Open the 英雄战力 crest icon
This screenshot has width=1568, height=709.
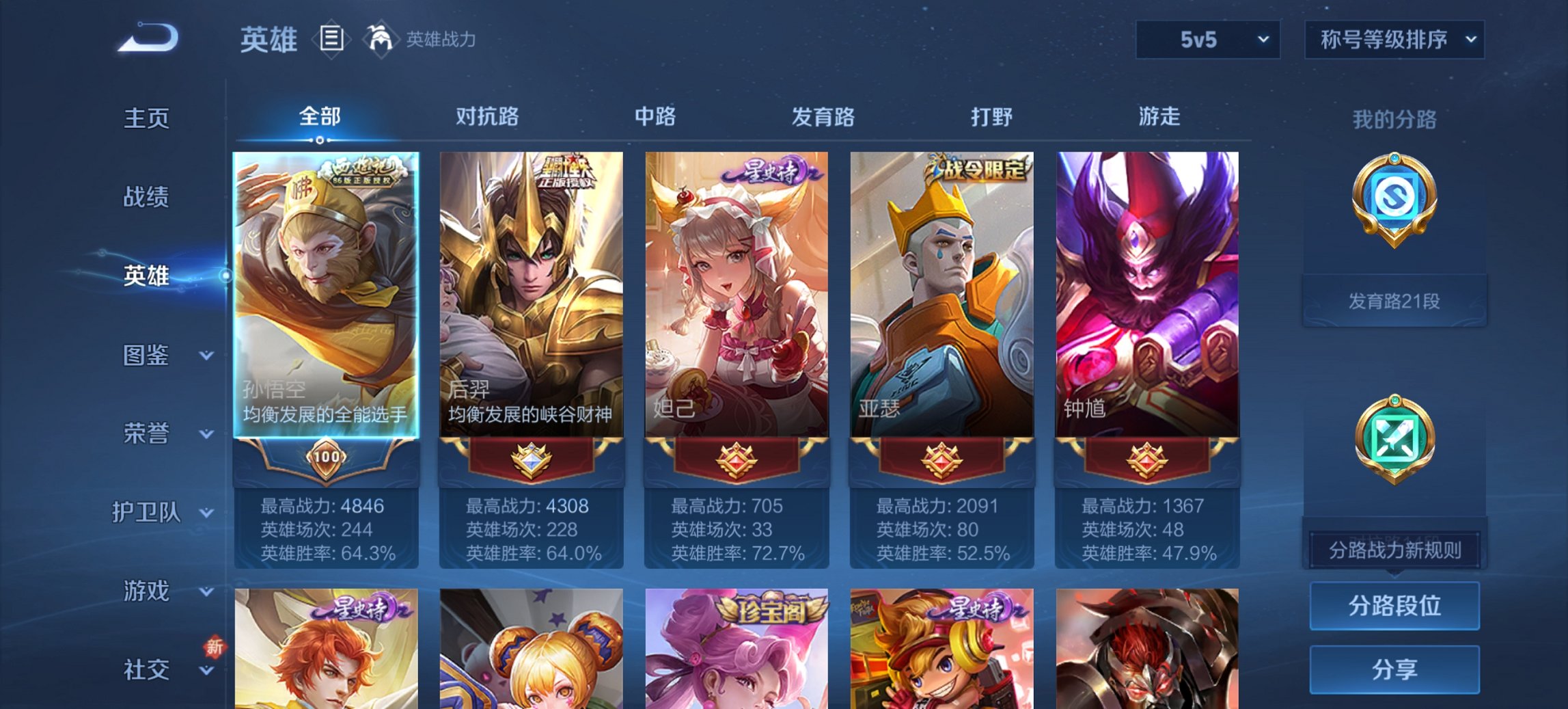point(381,39)
